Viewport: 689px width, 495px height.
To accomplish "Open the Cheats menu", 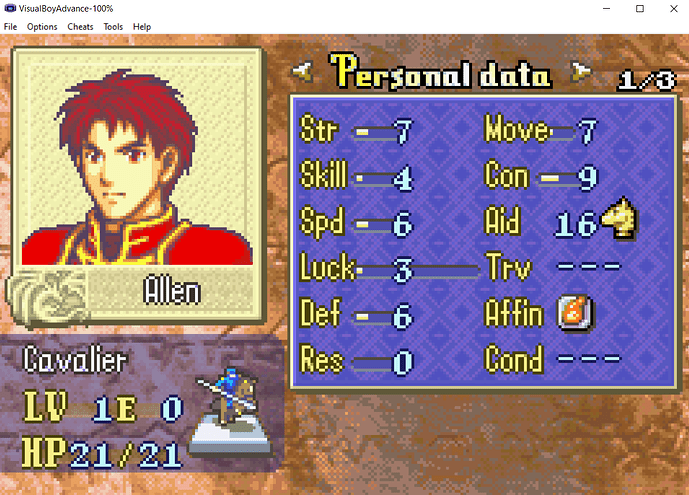I will point(80,26).
